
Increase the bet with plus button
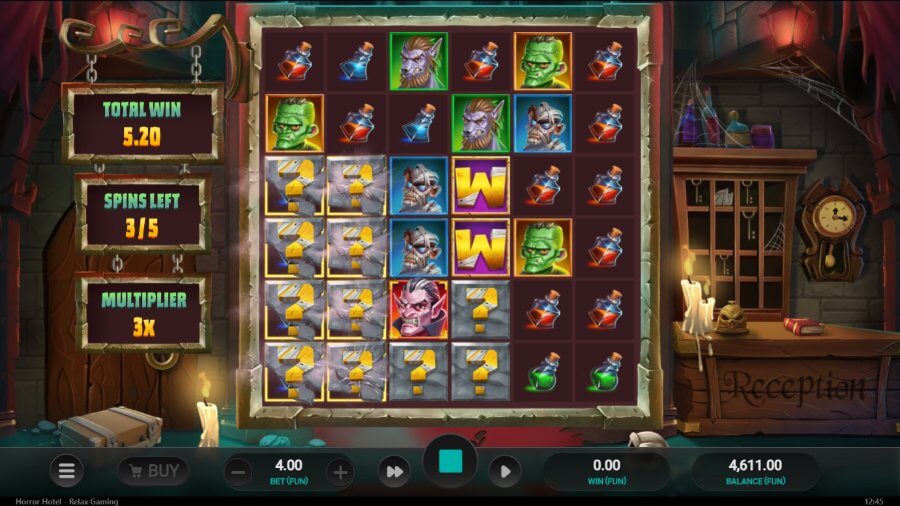(340, 472)
